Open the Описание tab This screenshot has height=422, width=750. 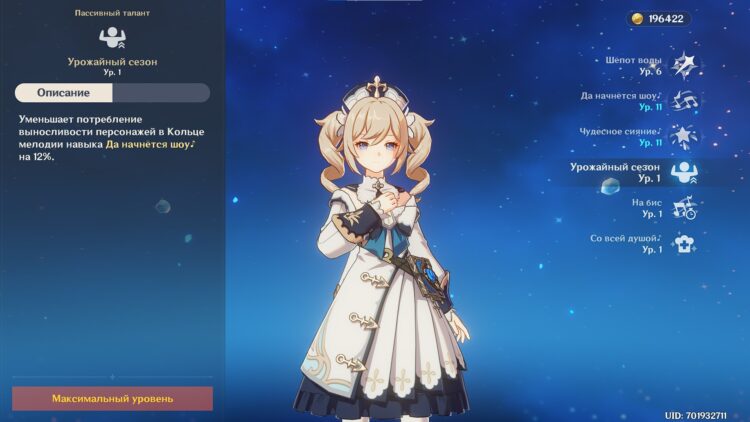64,93
